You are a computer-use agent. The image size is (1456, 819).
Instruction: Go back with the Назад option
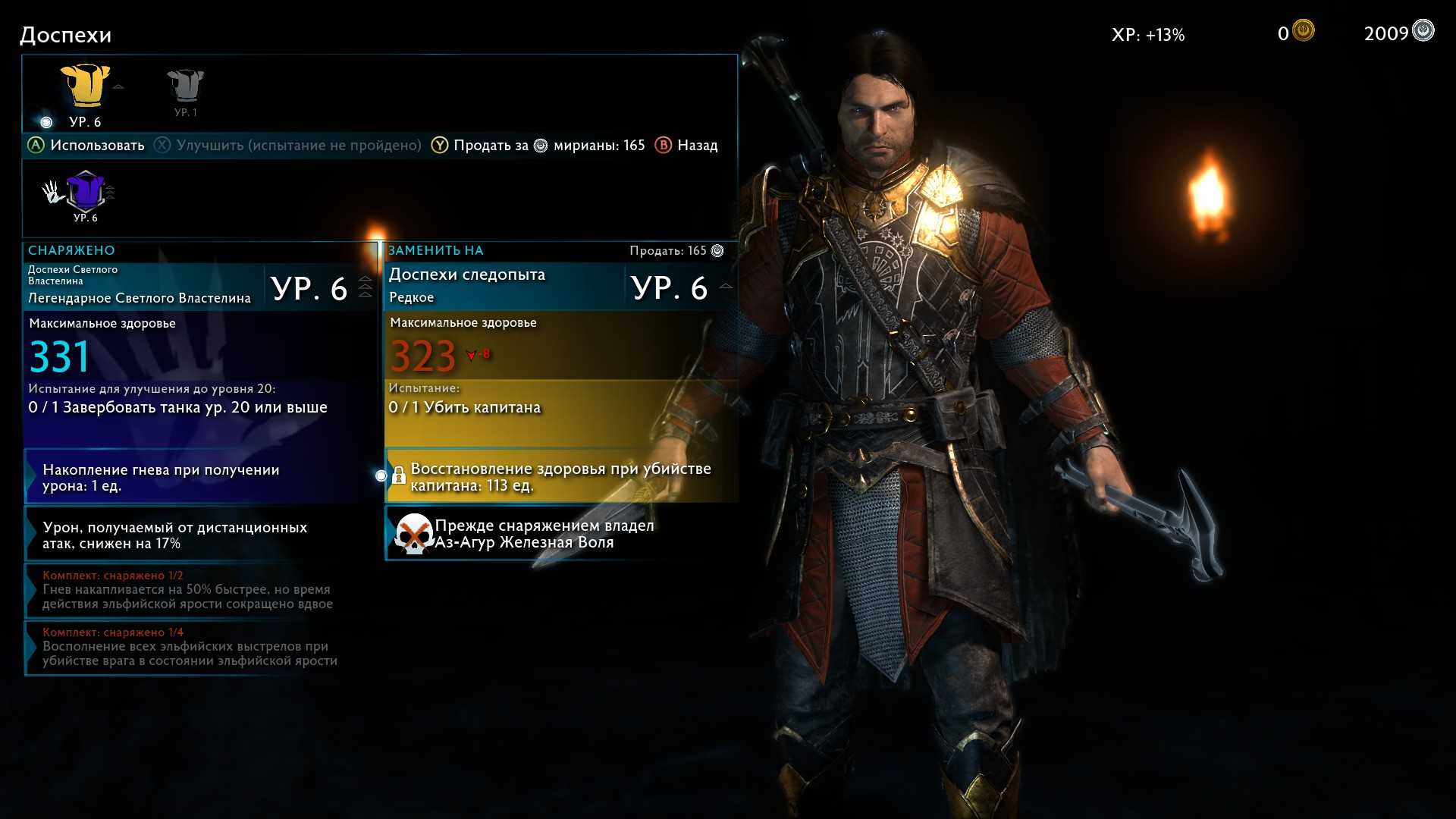point(686,146)
